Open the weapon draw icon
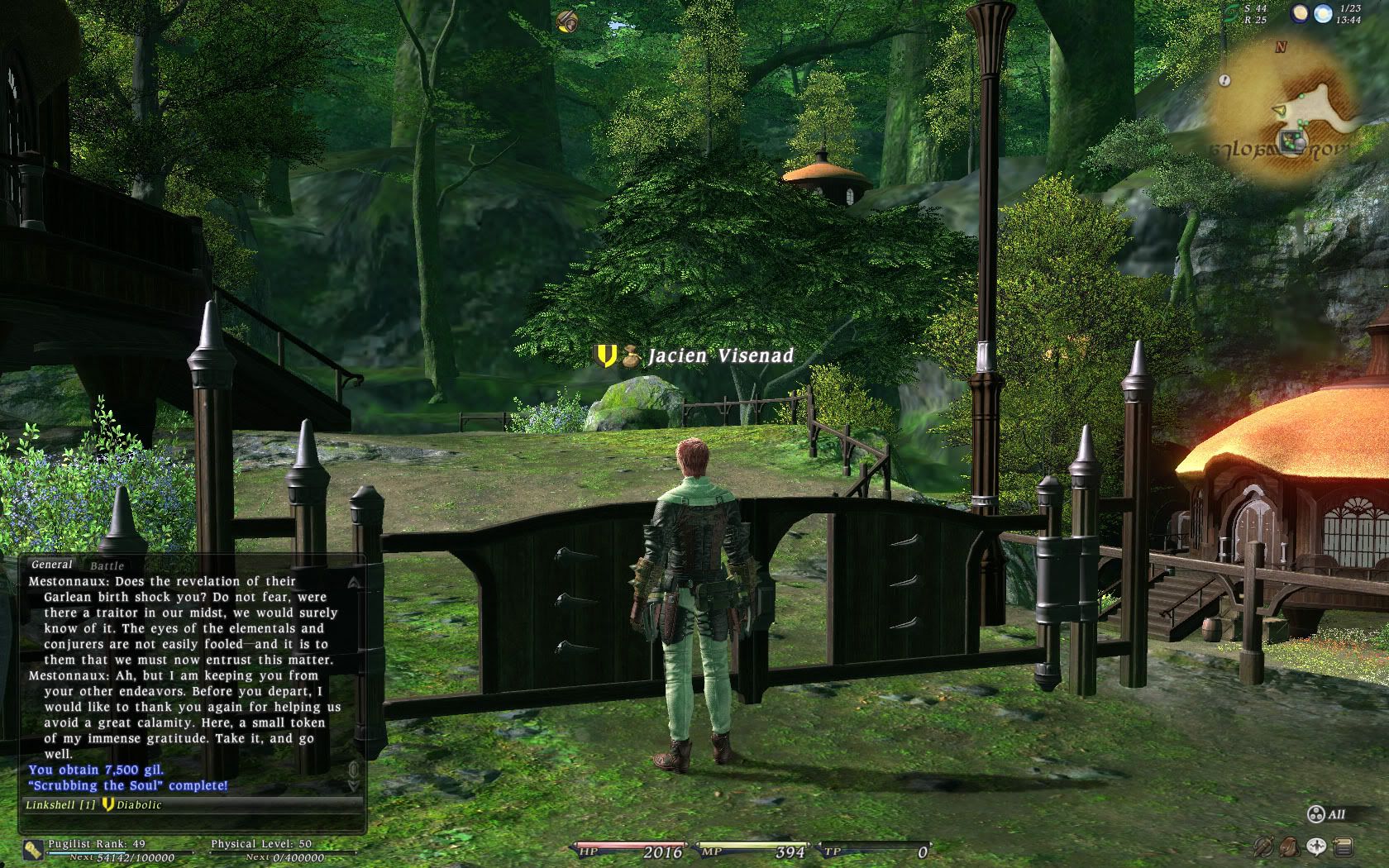Viewport: 1389px width, 868px height. click(1263, 847)
